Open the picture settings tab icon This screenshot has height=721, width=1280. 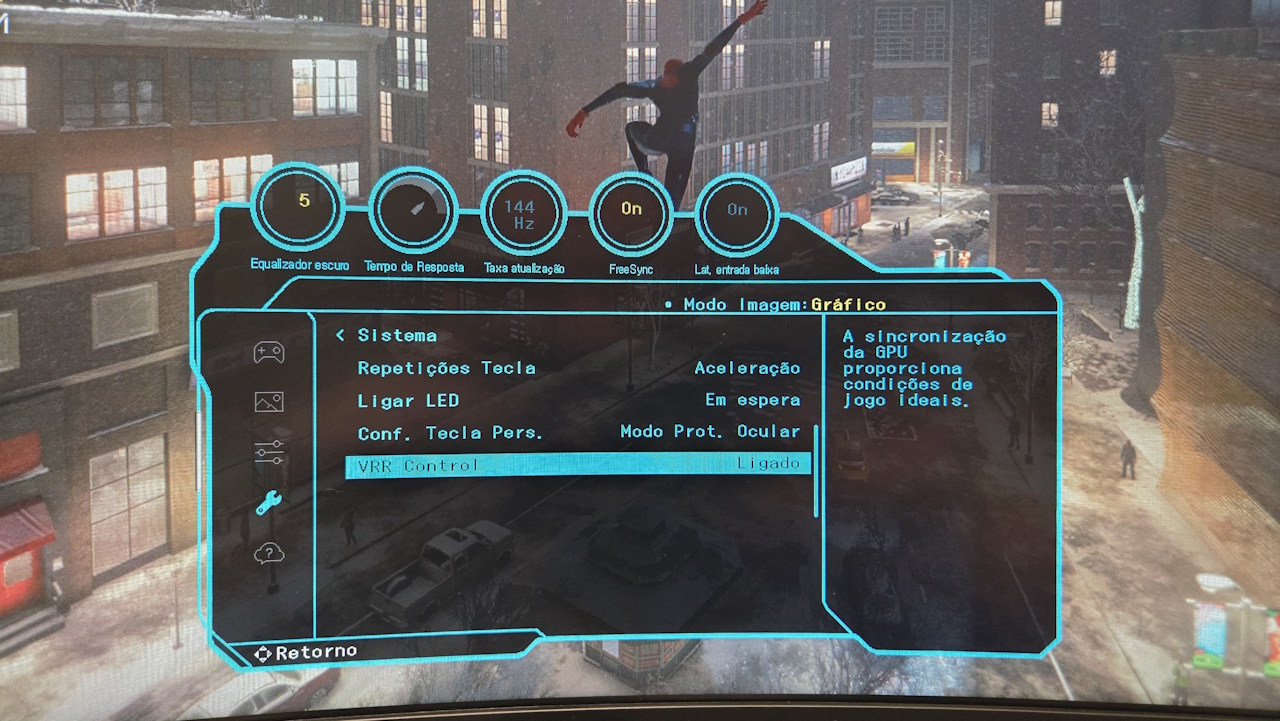(269, 402)
